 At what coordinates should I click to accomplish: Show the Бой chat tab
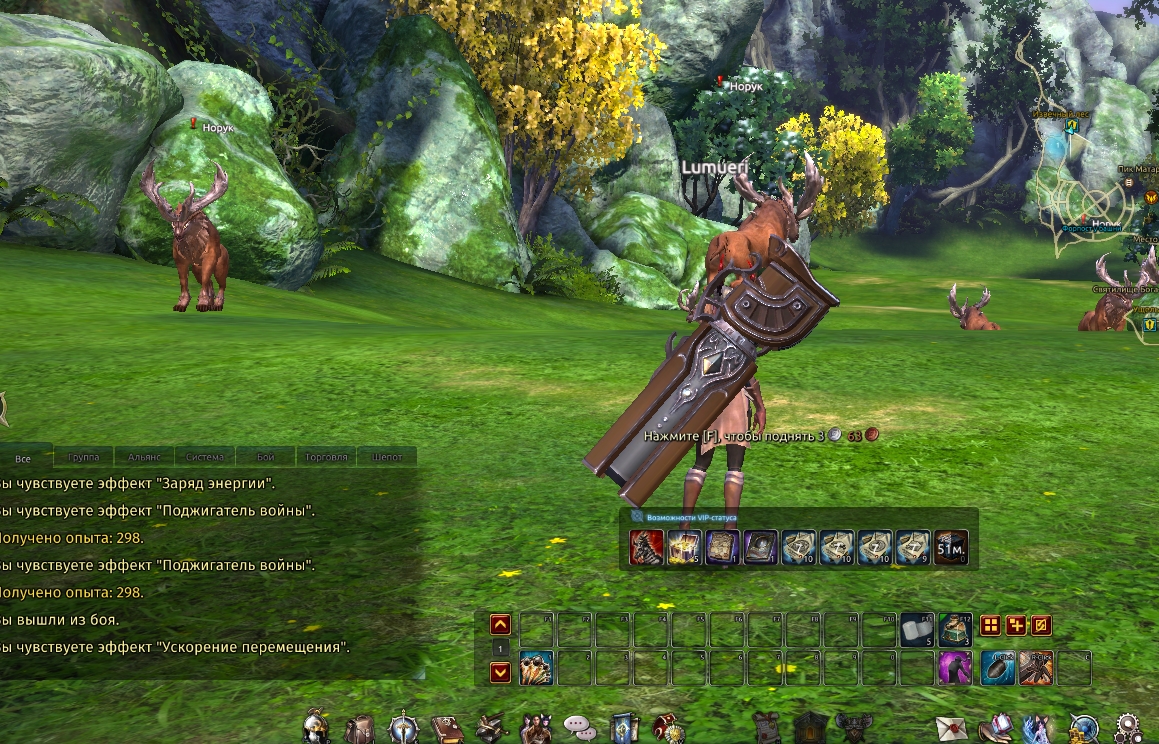point(266,457)
